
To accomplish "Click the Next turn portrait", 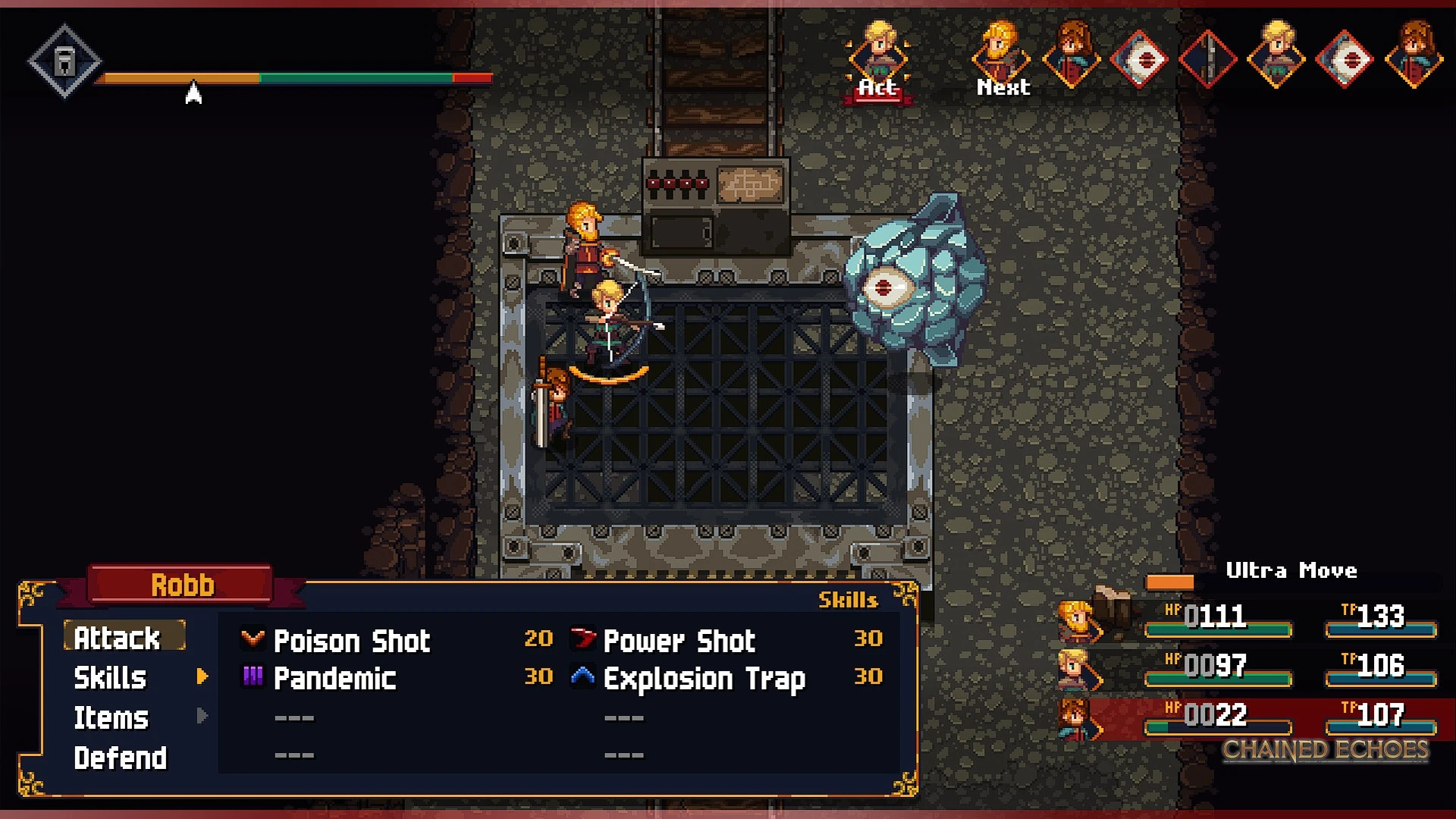I will (1001, 59).
